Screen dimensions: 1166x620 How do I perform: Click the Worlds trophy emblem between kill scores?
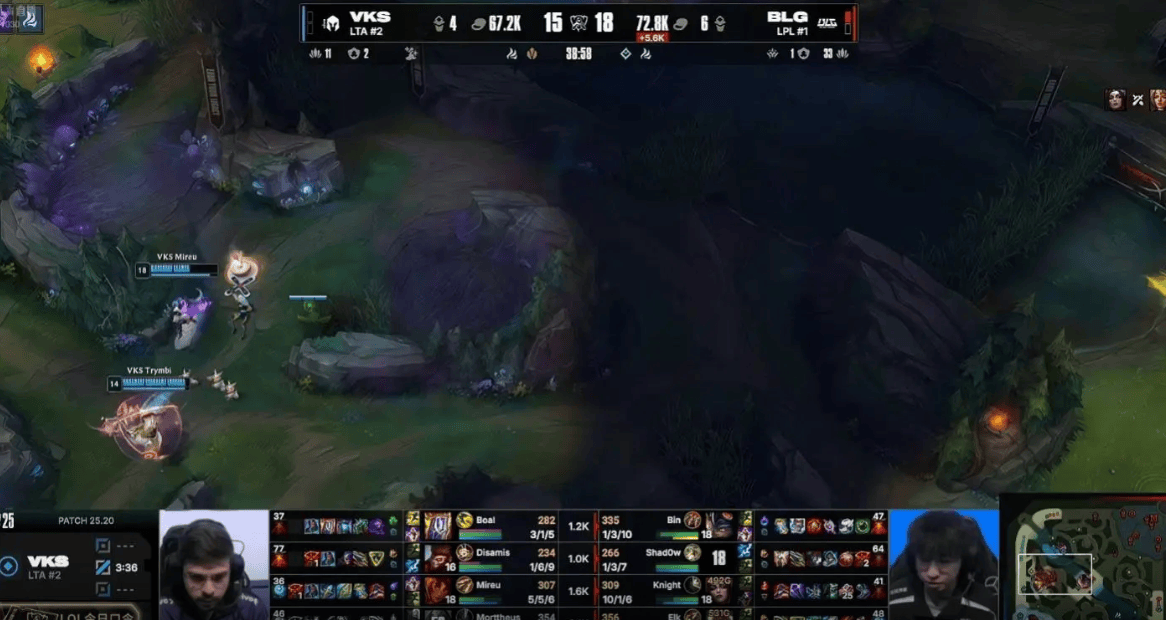pyautogui.click(x=579, y=23)
